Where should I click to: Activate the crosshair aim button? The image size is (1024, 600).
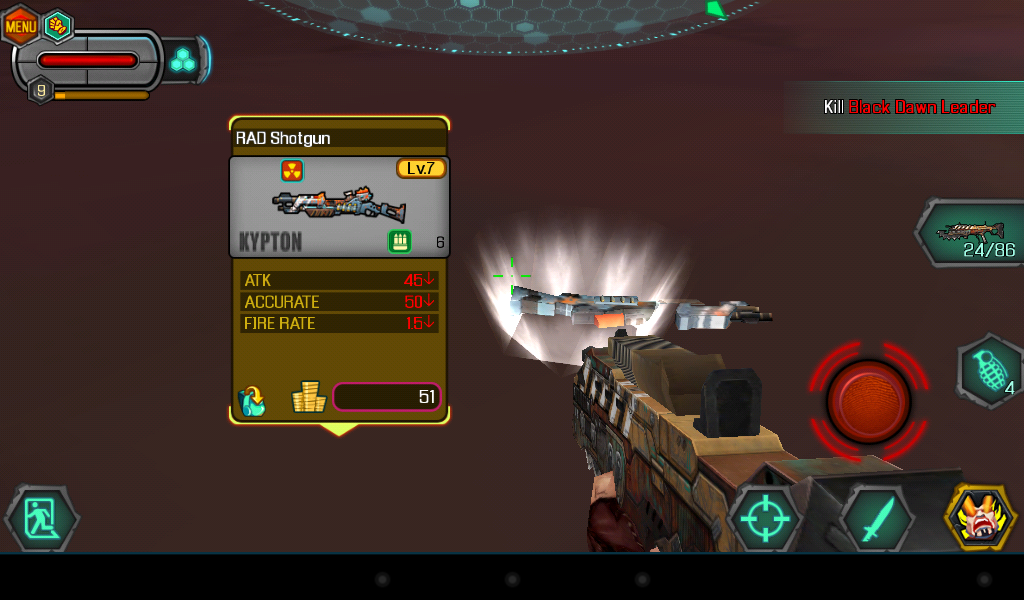point(765,519)
